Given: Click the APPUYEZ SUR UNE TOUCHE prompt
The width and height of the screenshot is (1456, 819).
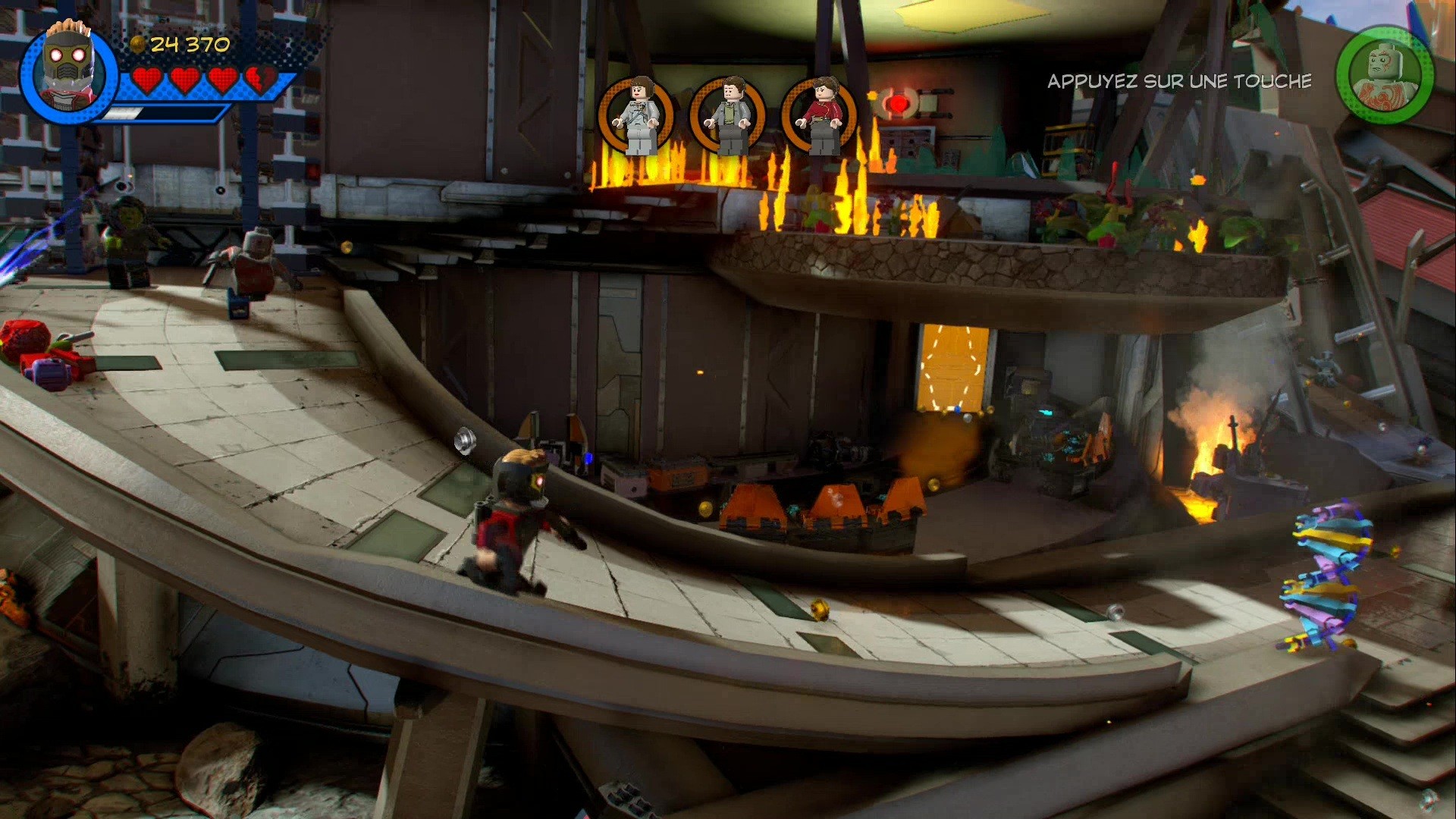Looking at the screenshot, I should [x=1178, y=82].
